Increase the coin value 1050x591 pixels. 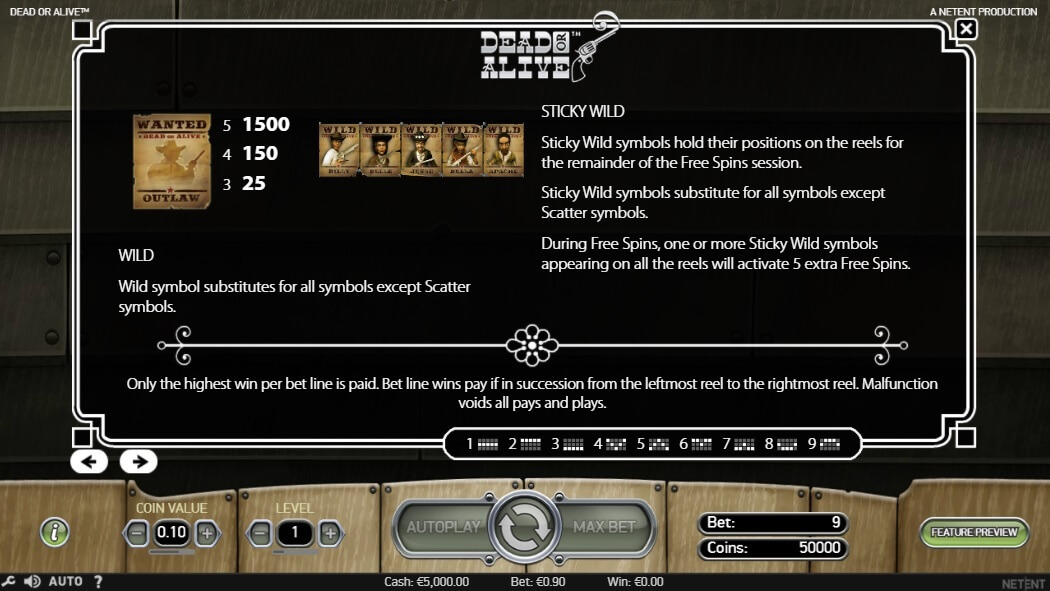[x=206, y=533]
